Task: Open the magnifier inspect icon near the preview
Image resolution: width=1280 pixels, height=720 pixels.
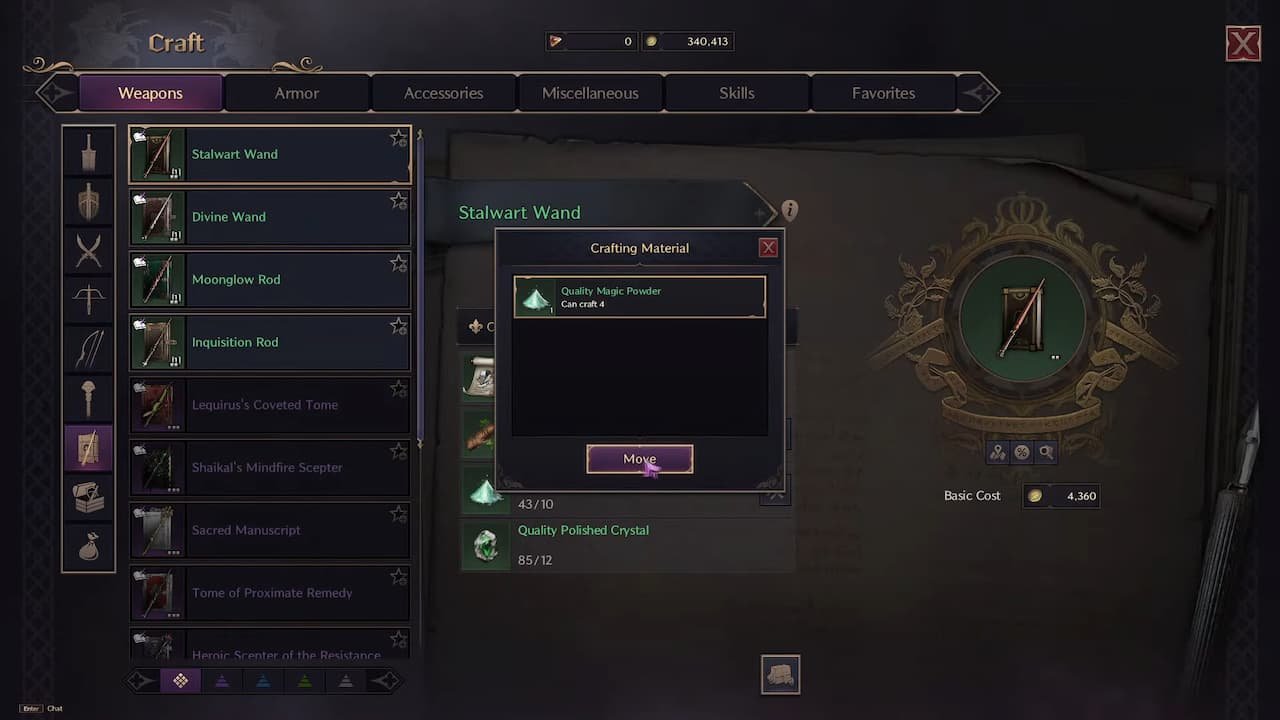Action: (x=1046, y=452)
